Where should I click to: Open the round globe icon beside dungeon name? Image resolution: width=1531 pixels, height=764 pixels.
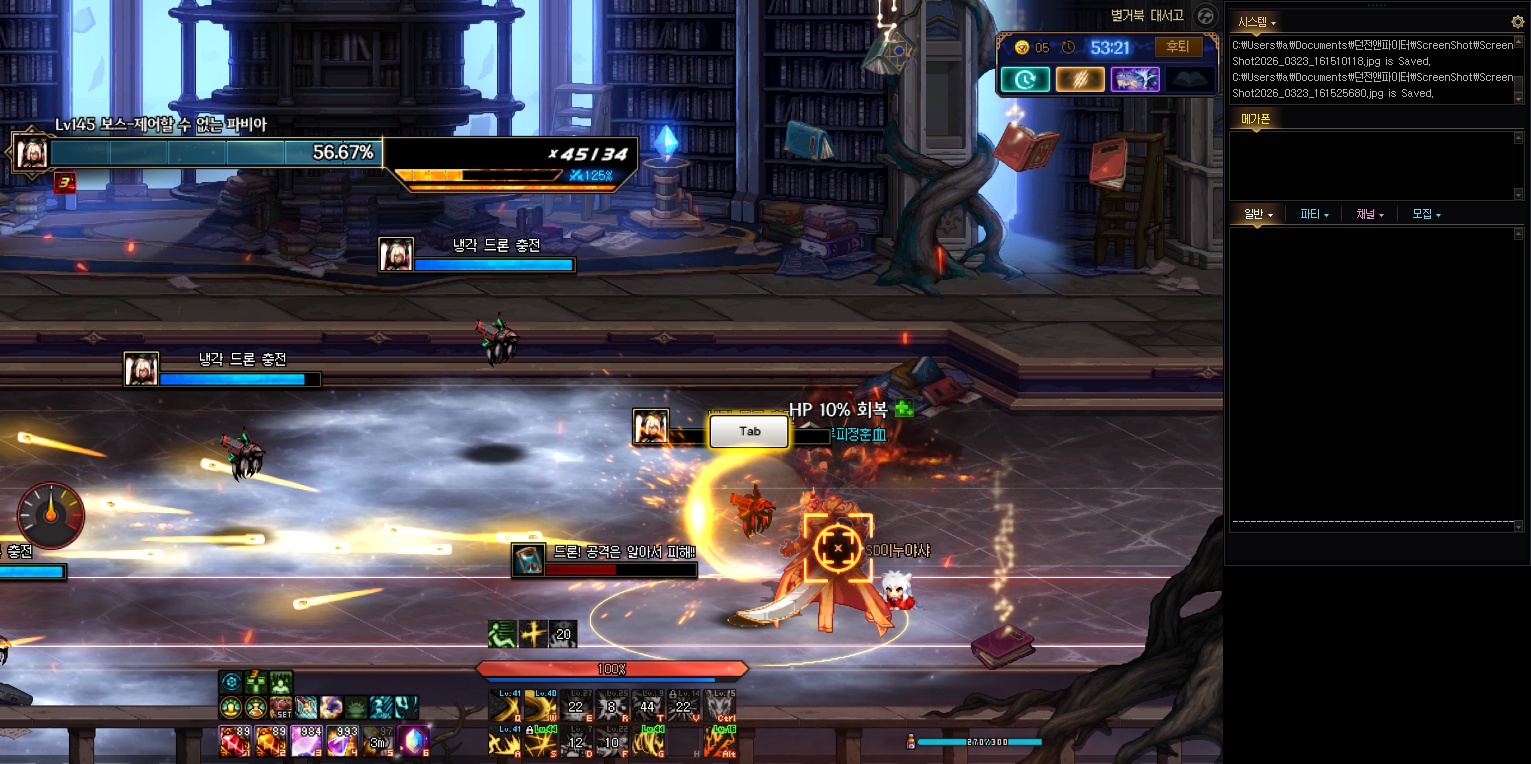coord(1204,16)
